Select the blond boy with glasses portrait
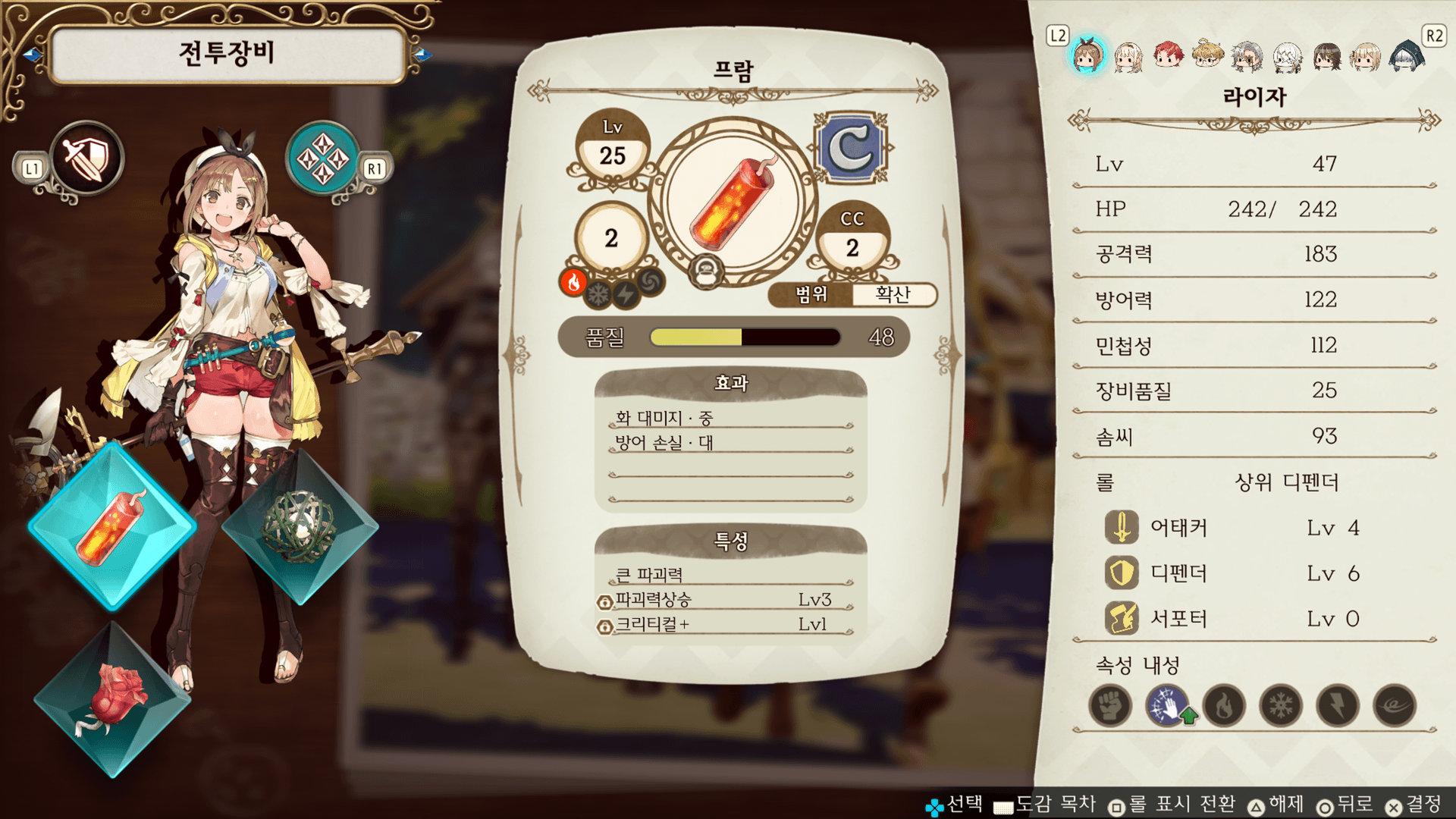 pyautogui.click(x=1207, y=55)
